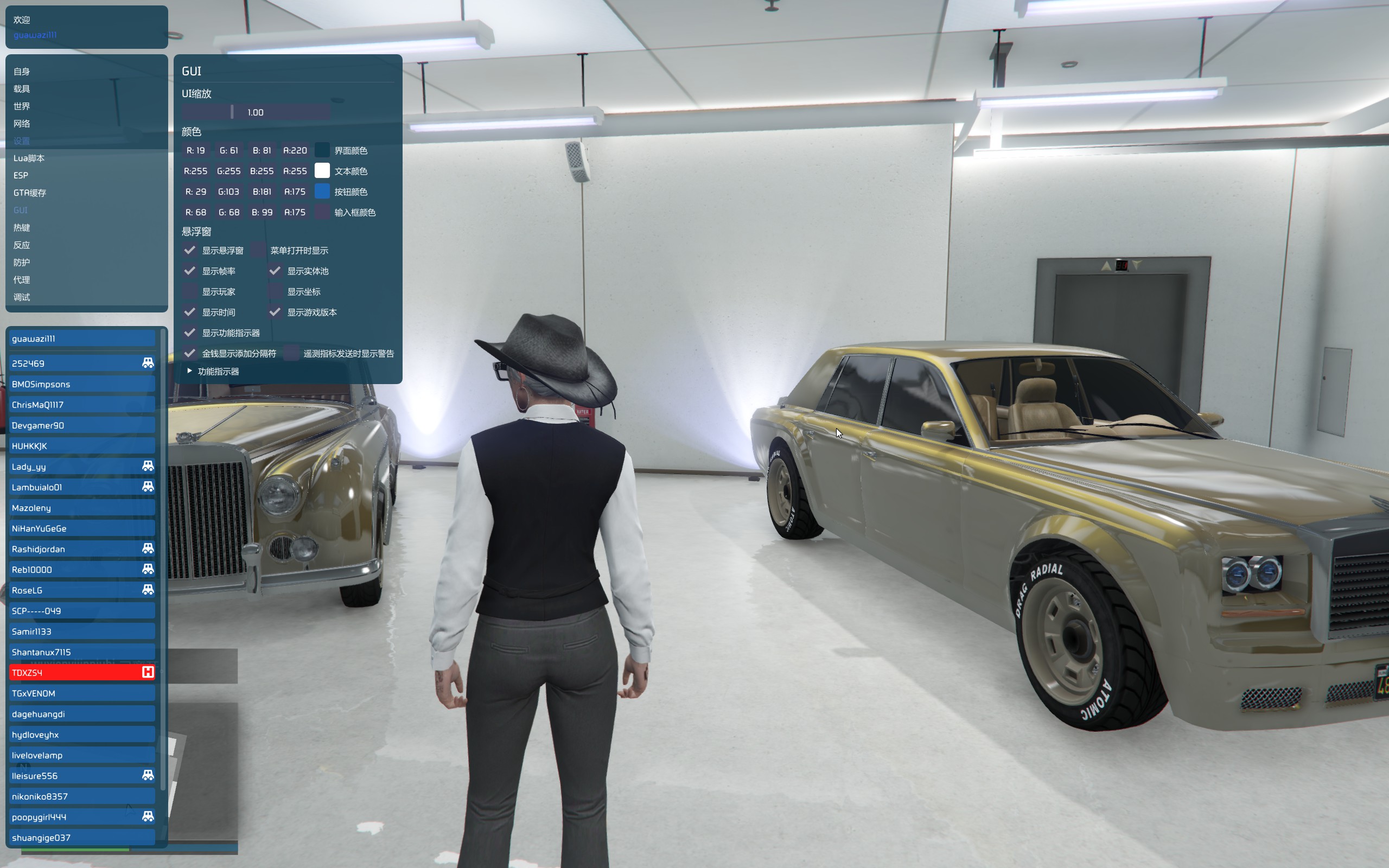
Task: Click the 界面颜色 color swatch
Action: [322, 150]
